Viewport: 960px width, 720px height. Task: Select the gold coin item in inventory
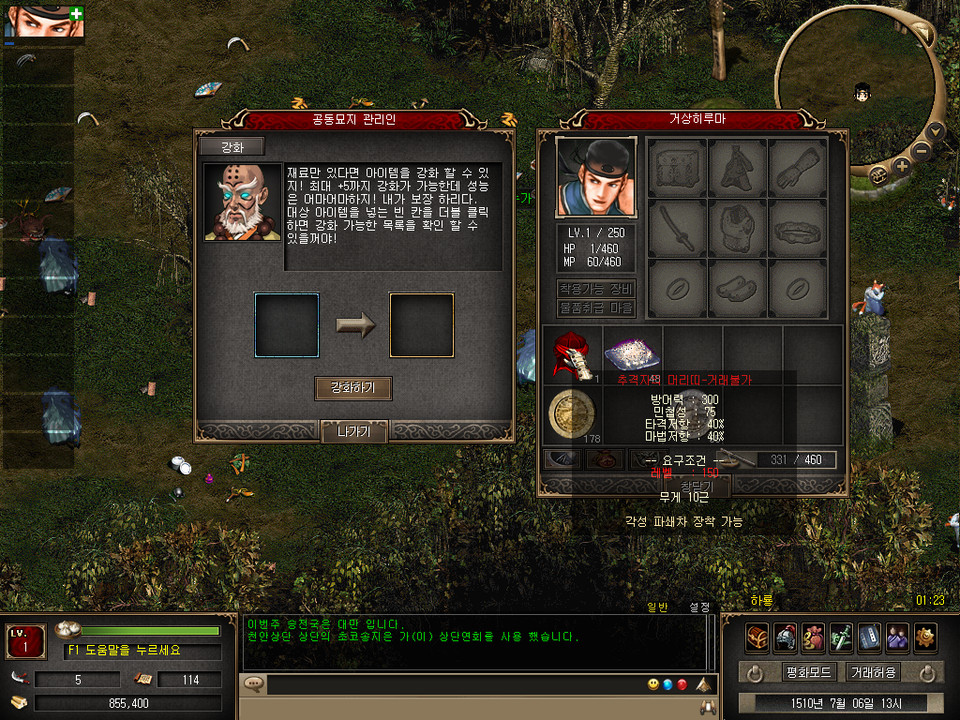[572, 413]
